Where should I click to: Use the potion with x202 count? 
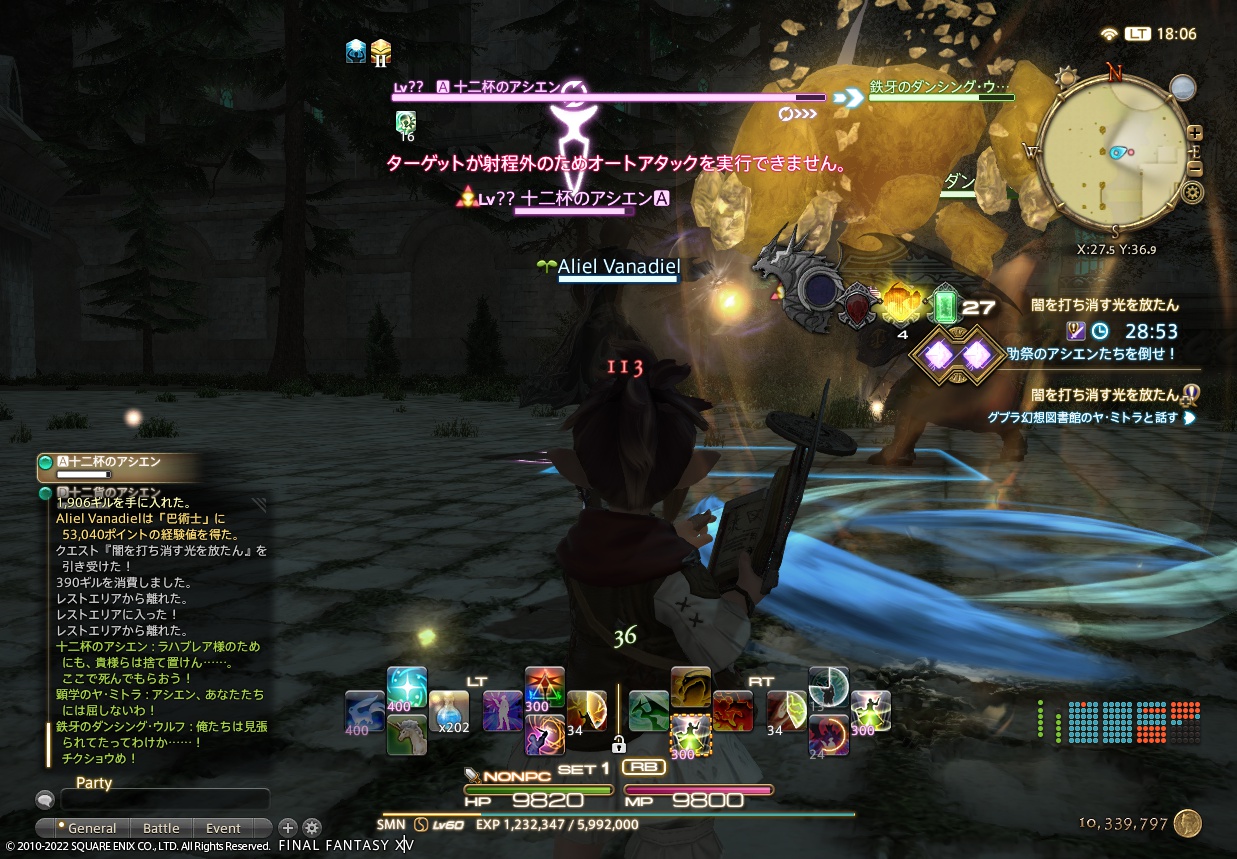448,711
